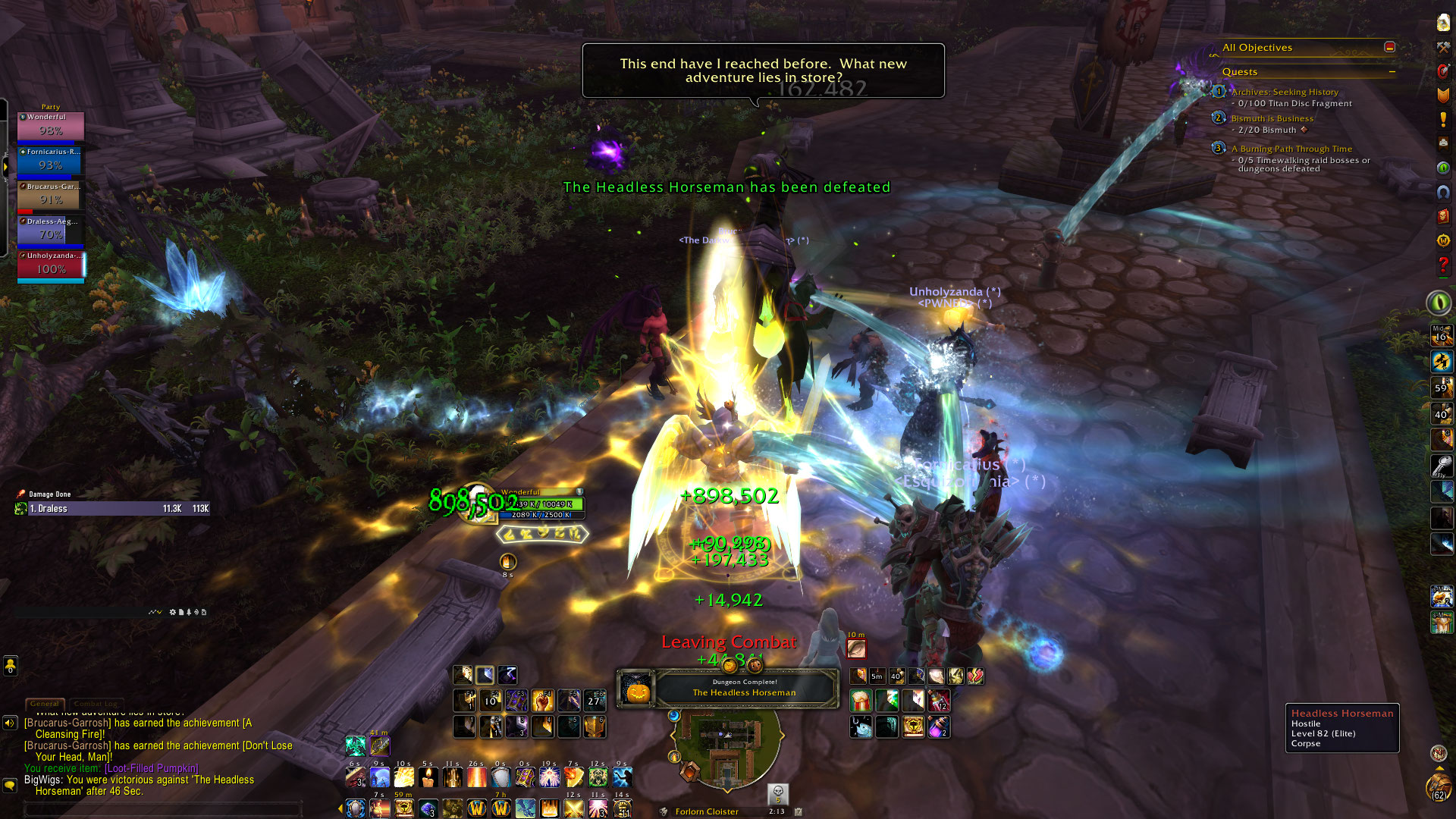Click the red question mark help icon
Viewport: 1456px width, 819px height.
click(1443, 265)
